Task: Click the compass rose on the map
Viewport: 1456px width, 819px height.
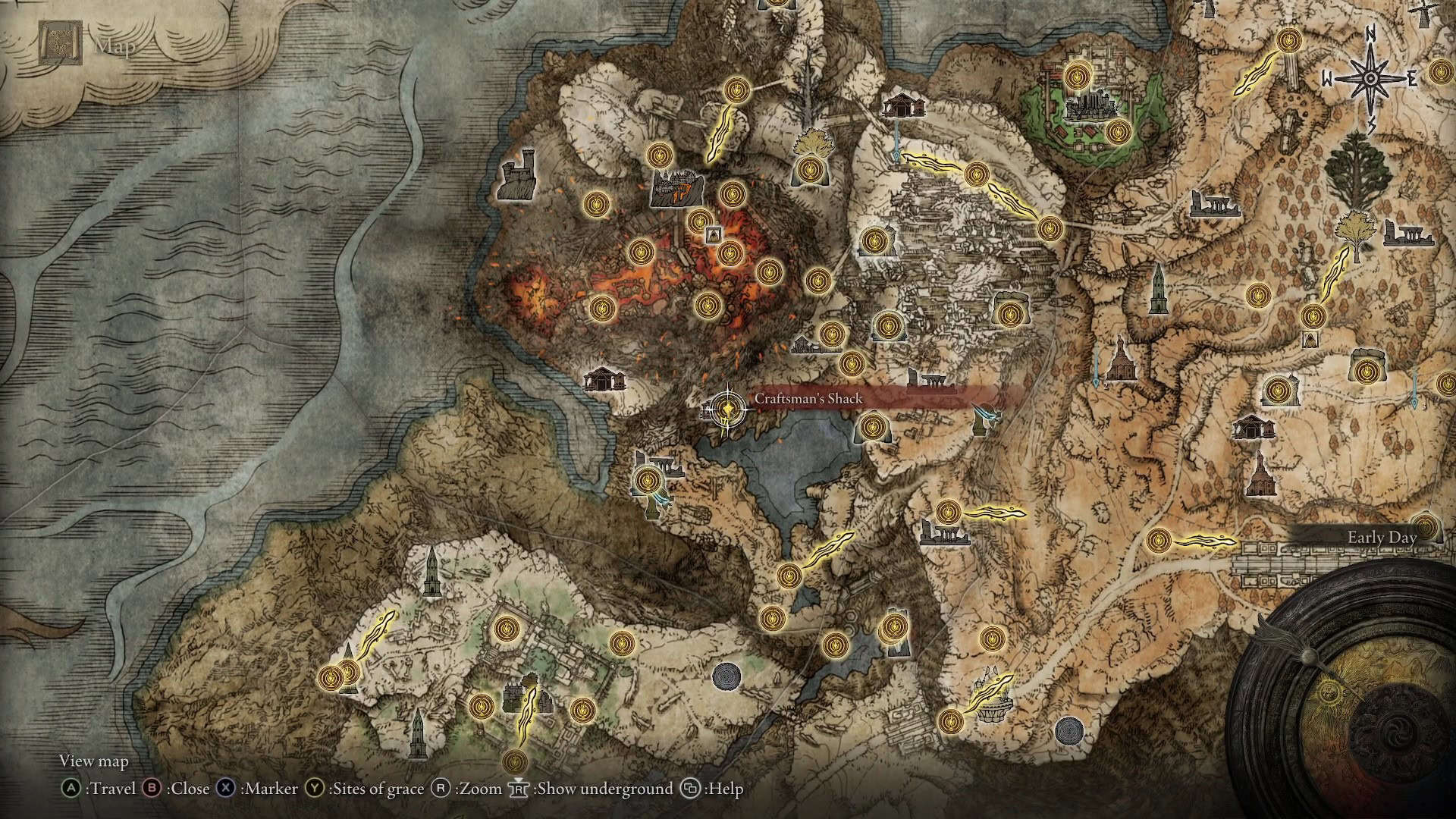Action: click(x=1371, y=77)
